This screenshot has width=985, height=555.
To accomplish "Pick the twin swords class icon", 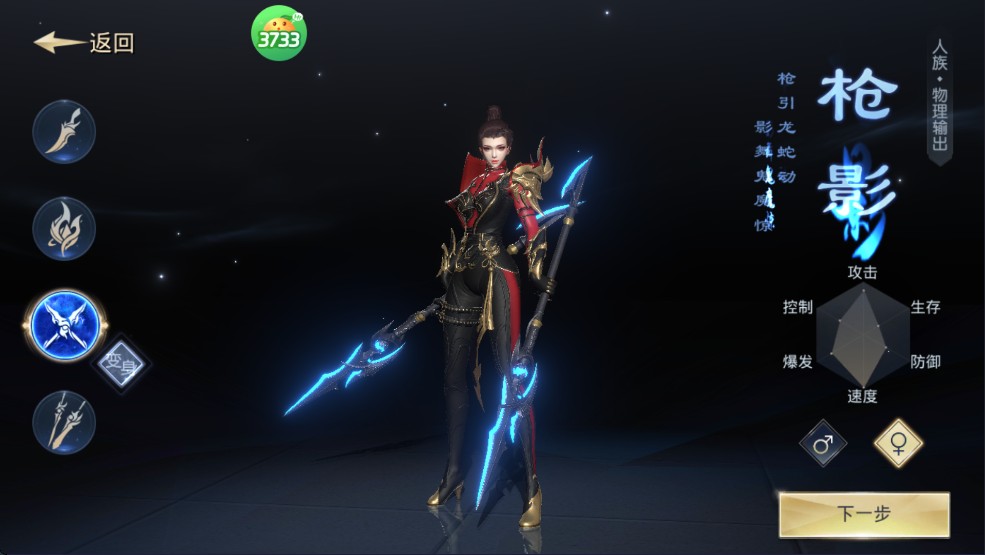I will click(x=64, y=422).
